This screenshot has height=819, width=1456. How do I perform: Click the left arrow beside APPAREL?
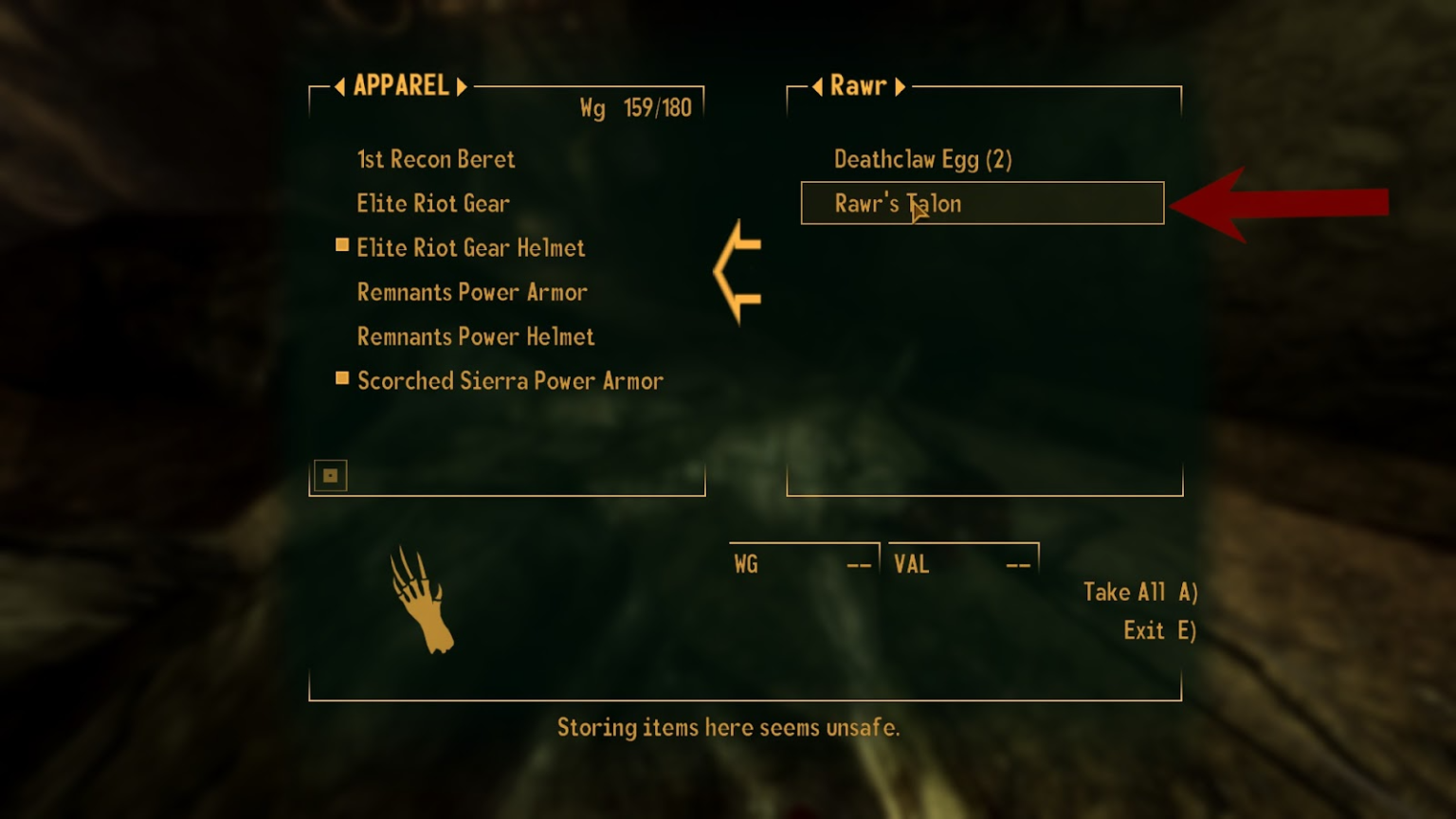coord(339,85)
